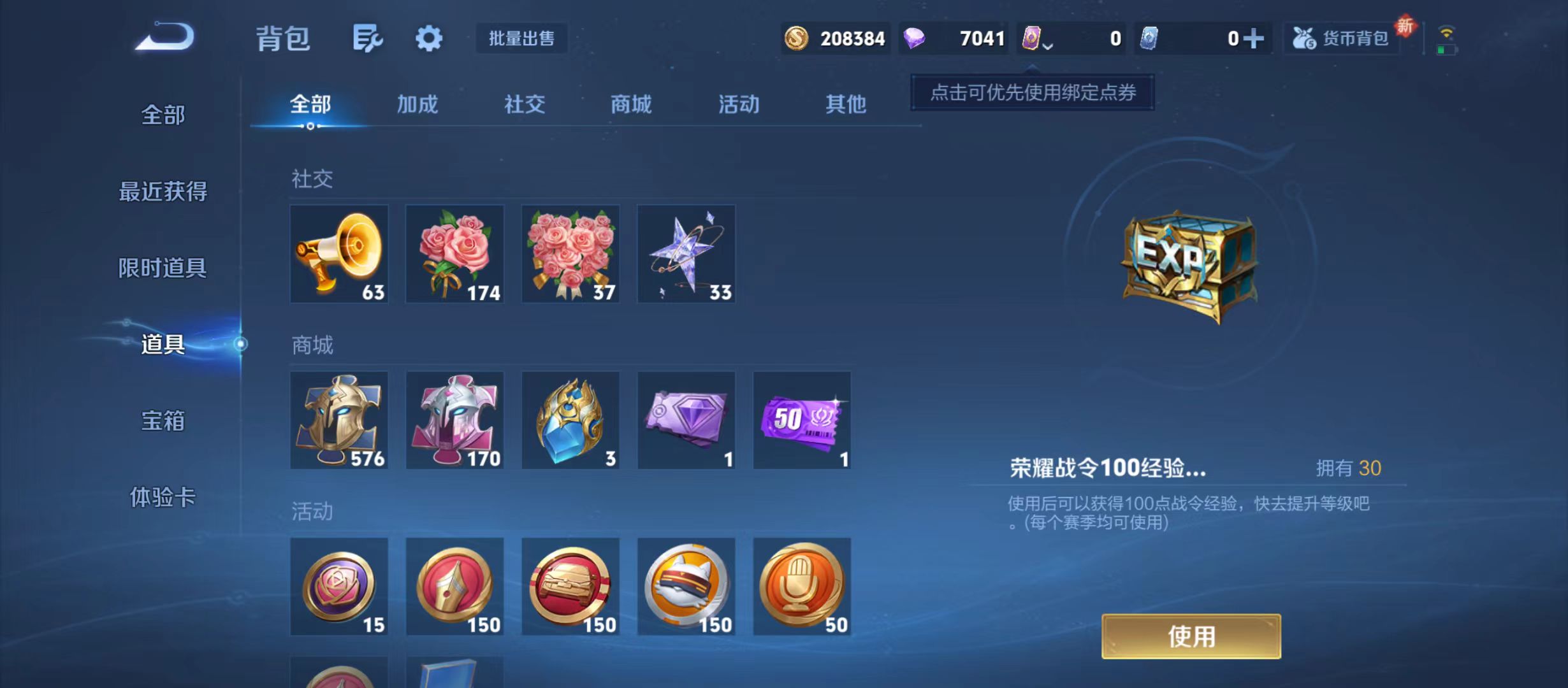Switch to the 加成 tab
The width and height of the screenshot is (1568, 688).
coord(417,104)
